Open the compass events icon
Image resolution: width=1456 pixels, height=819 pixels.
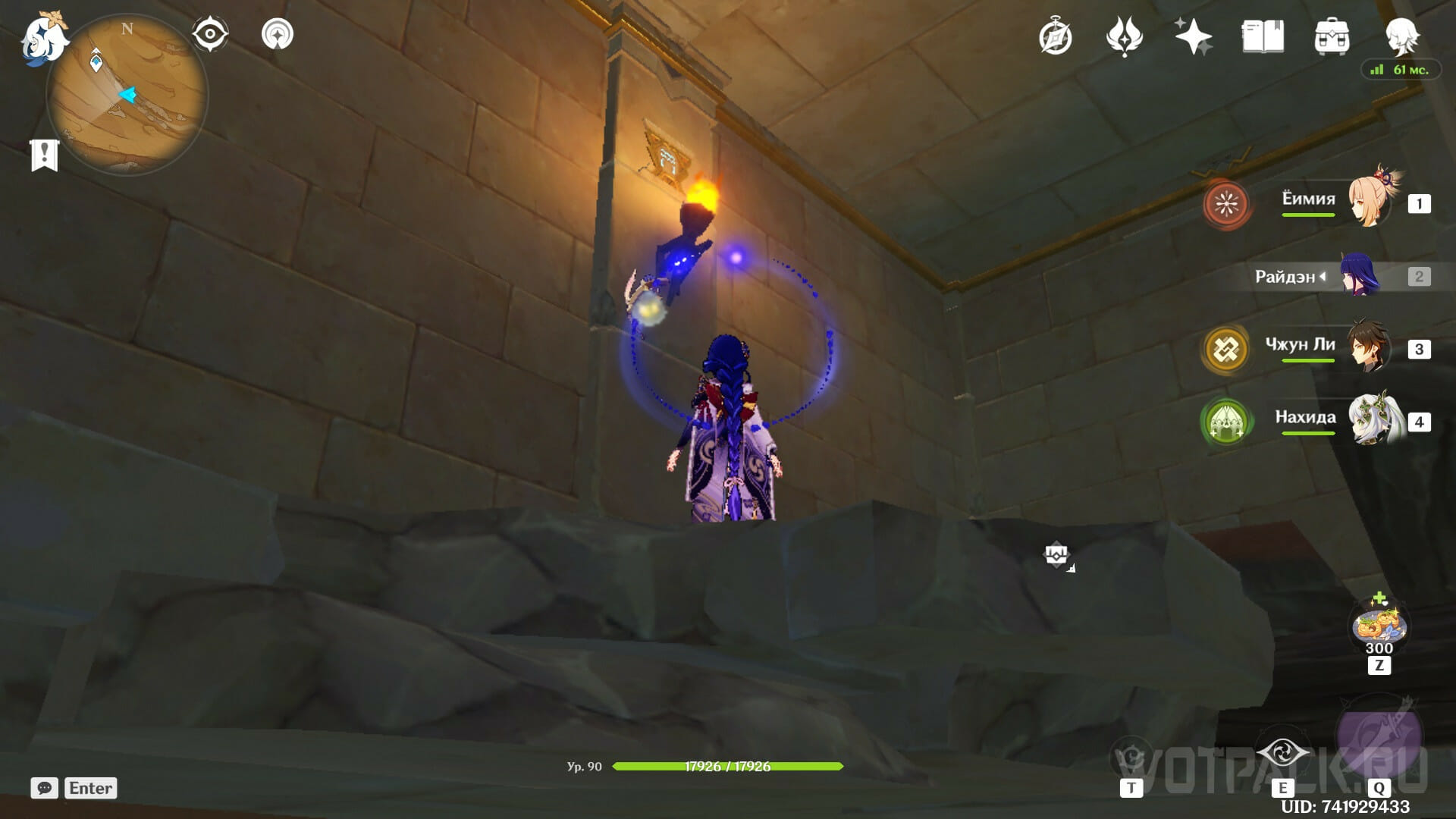pyautogui.click(x=1055, y=37)
